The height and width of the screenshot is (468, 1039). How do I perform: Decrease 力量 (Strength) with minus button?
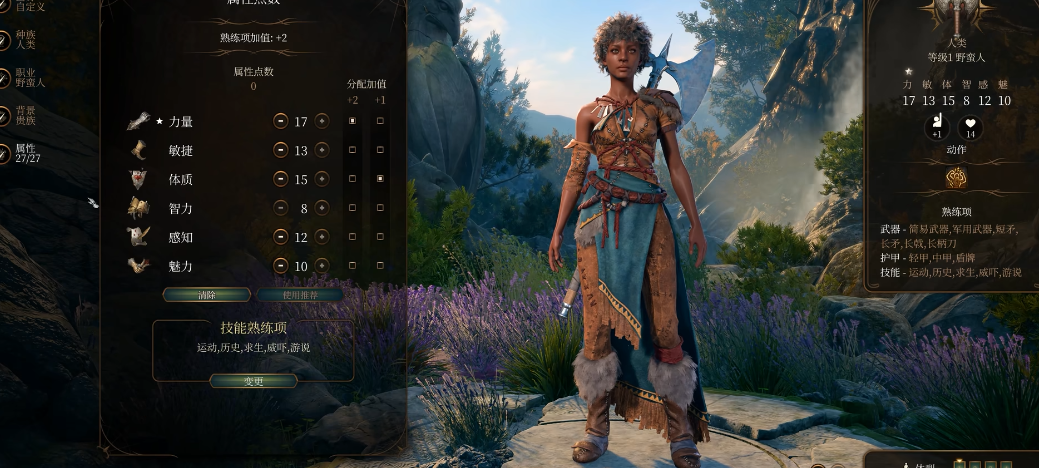tap(280, 121)
